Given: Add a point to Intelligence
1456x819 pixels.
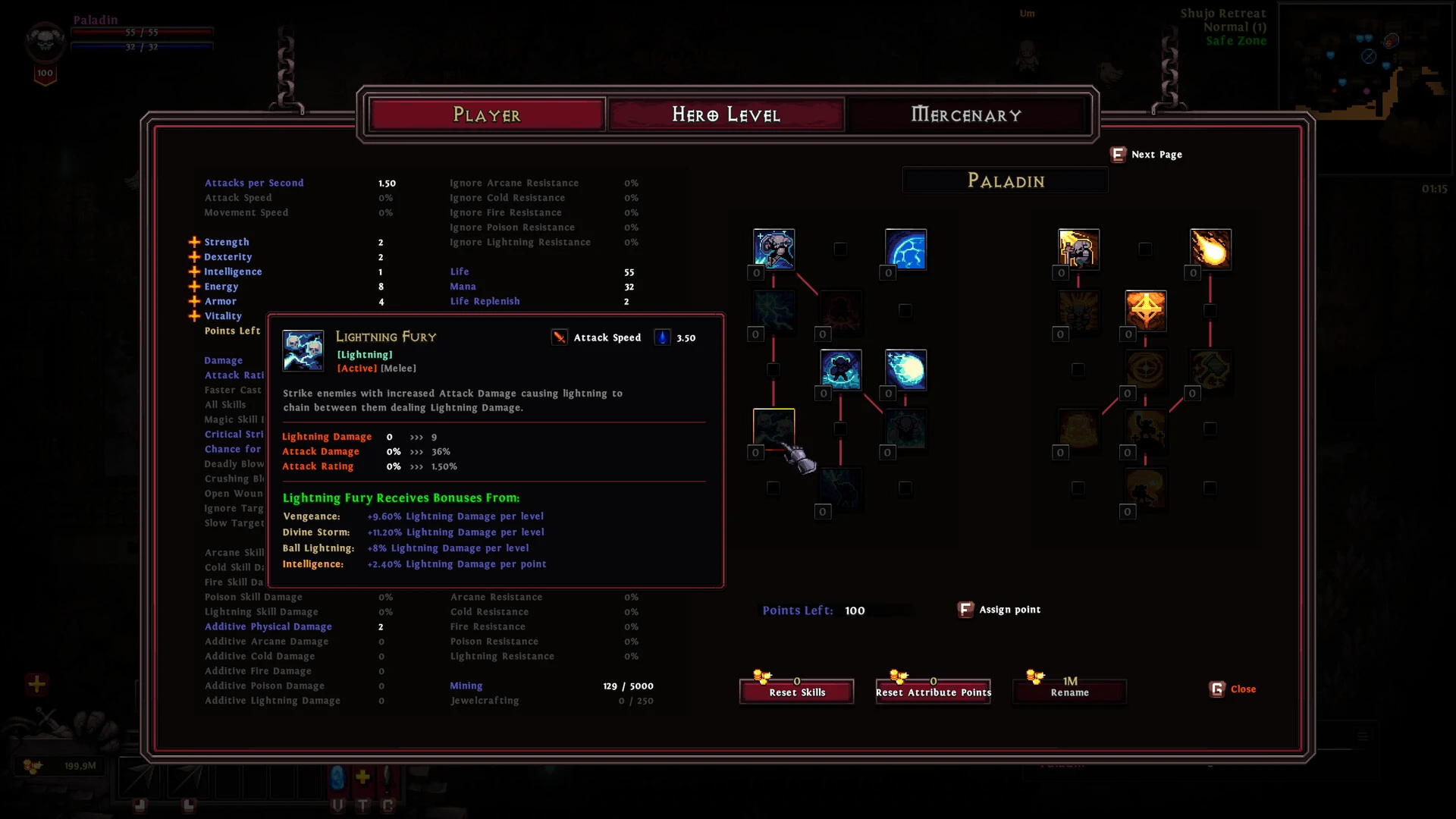Looking at the screenshot, I should (x=194, y=271).
